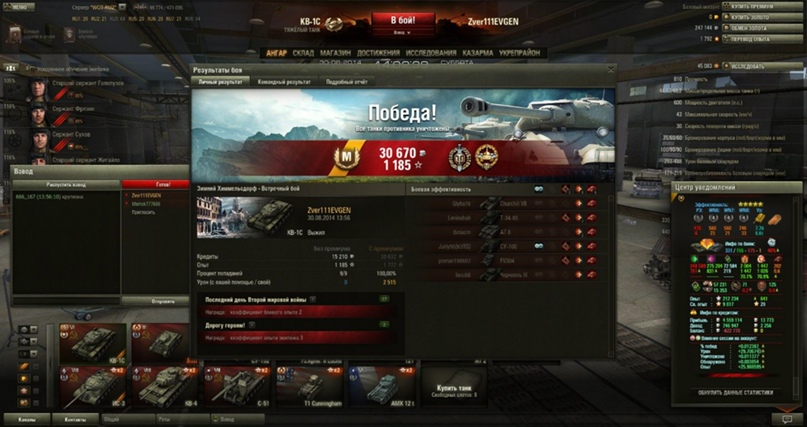Start battle with the red В бой! button
This screenshot has height=427, width=807.
click(x=403, y=20)
